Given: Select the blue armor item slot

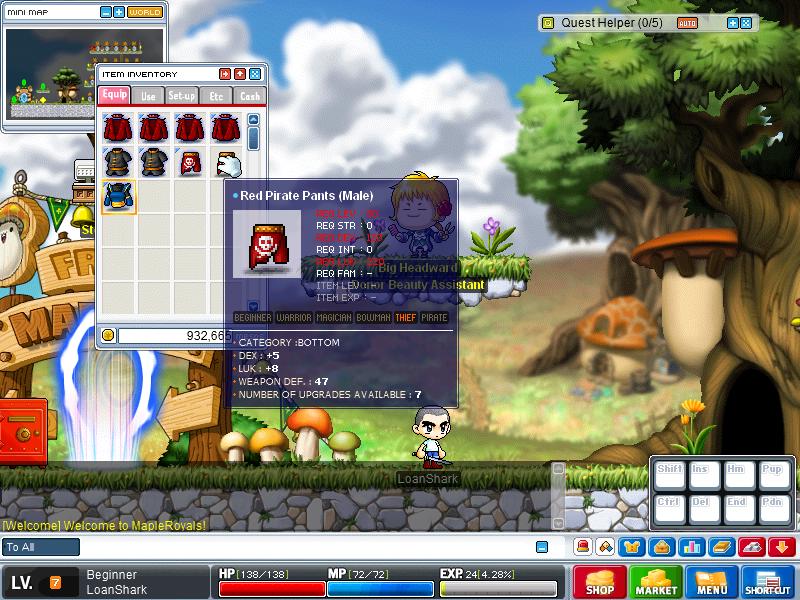Looking at the screenshot, I should [x=119, y=196].
